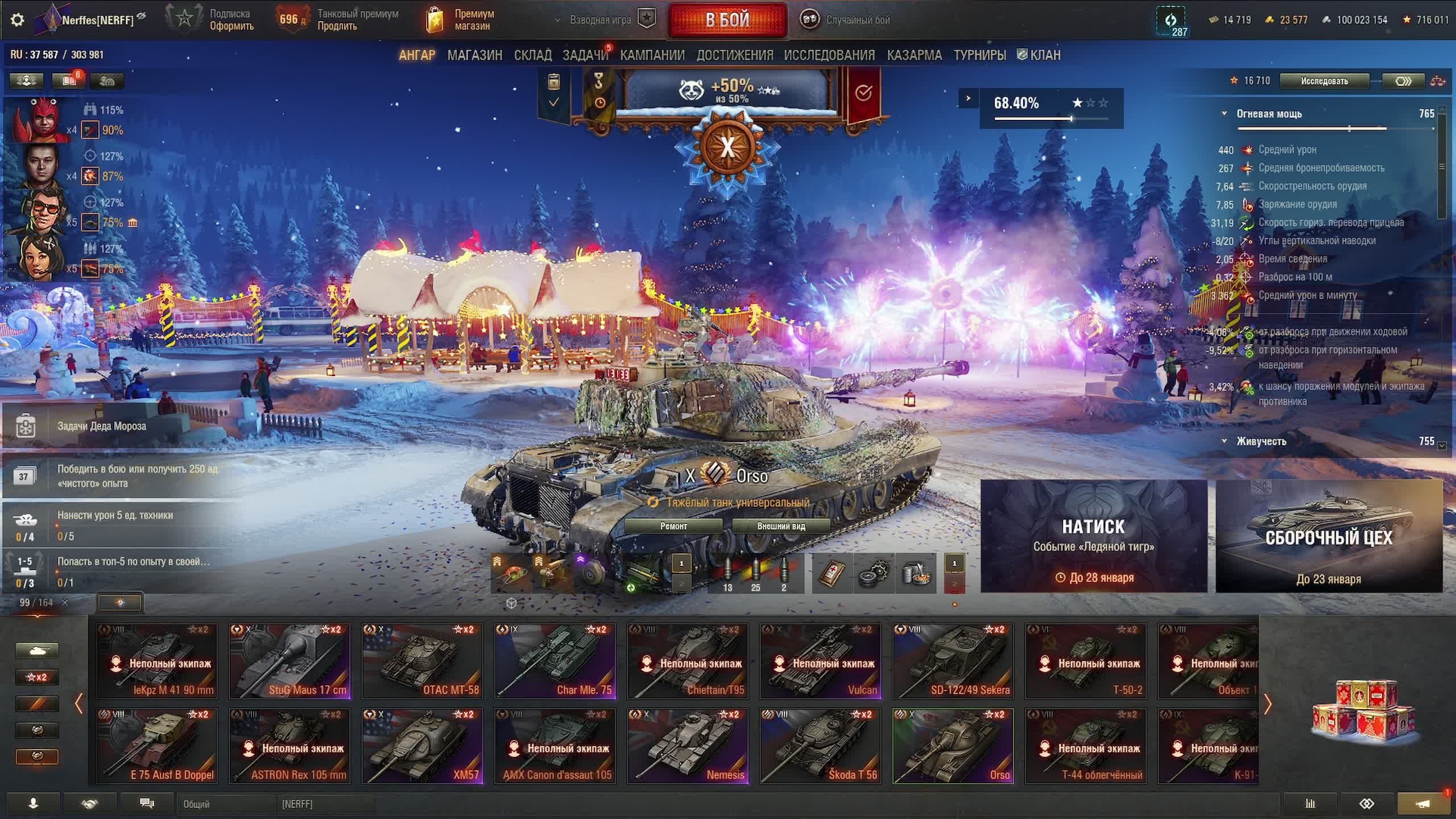1456x819 pixels.
Task: Open the settings gear icon
Action: [x=18, y=20]
